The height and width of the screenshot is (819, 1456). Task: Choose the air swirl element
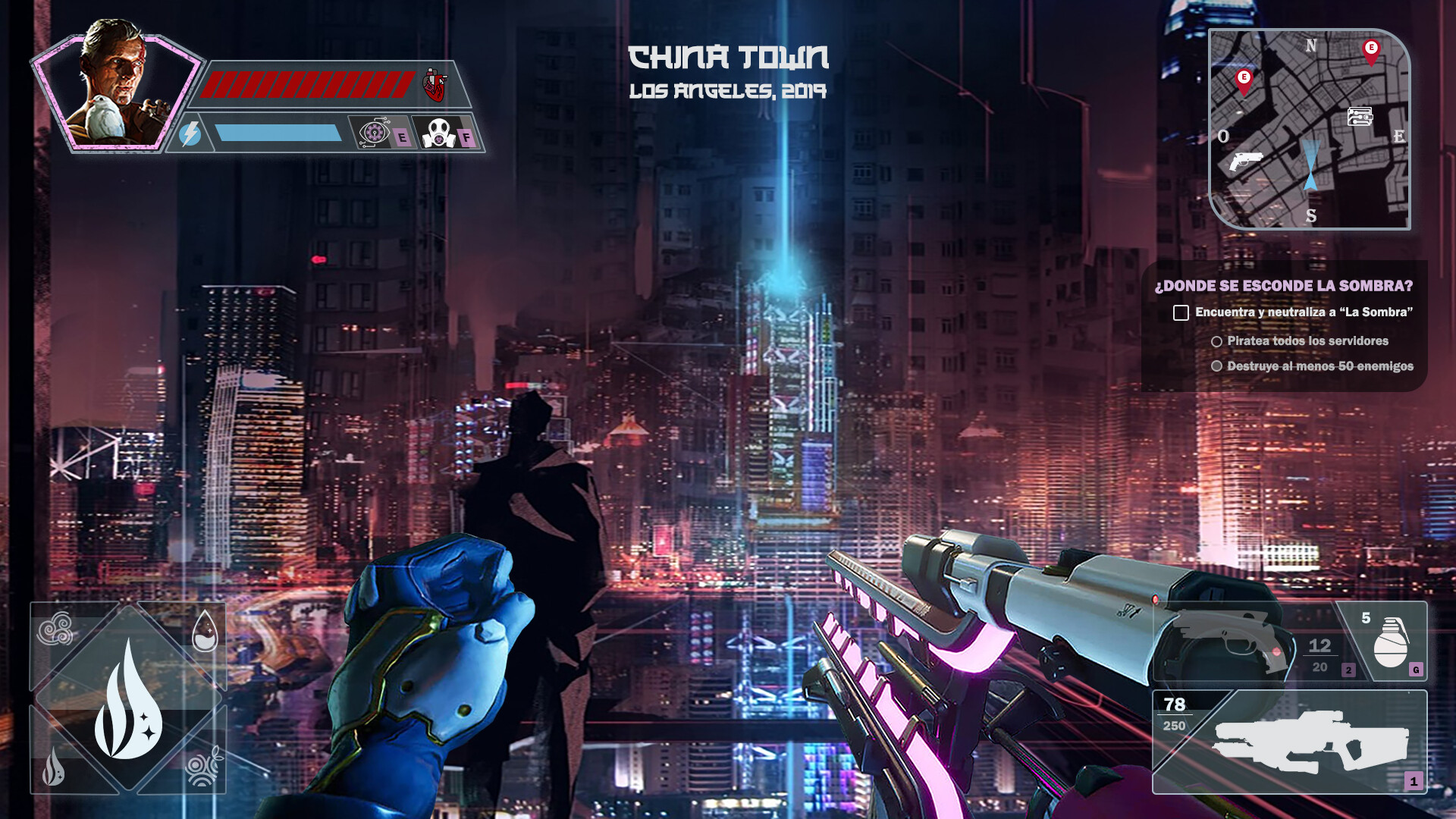[56, 629]
